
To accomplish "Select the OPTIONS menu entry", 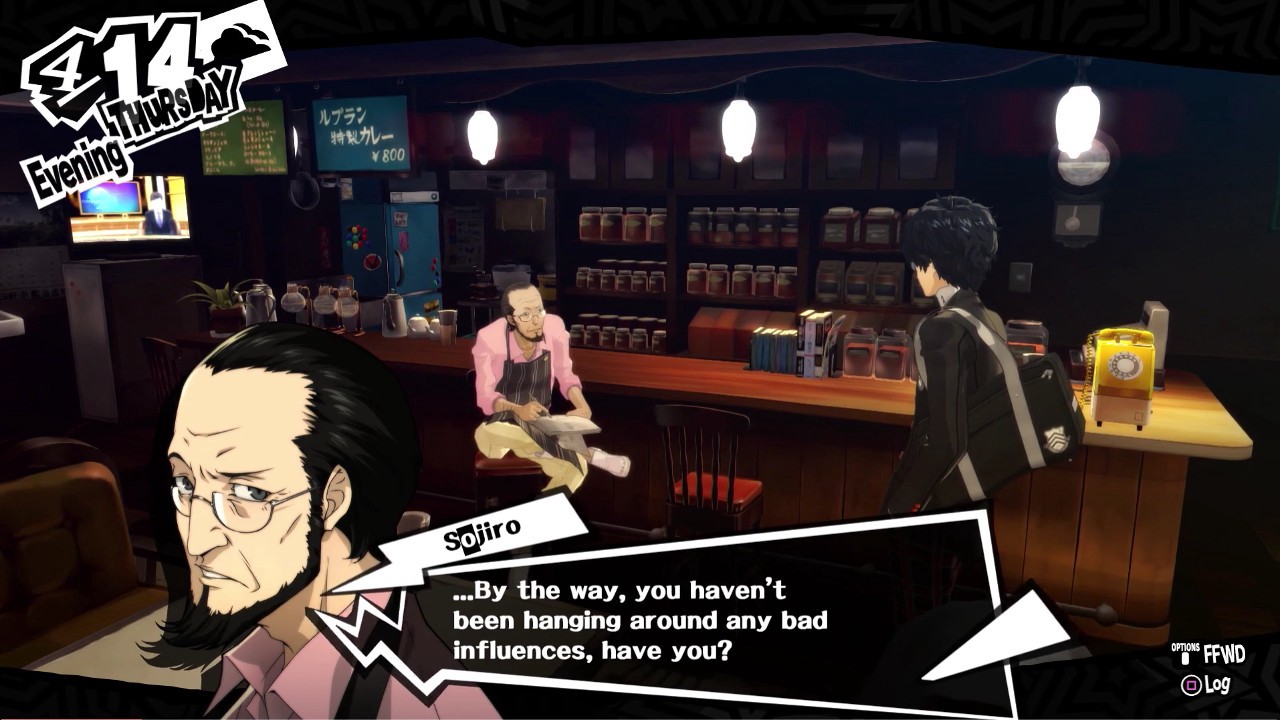I will [1186, 648].
